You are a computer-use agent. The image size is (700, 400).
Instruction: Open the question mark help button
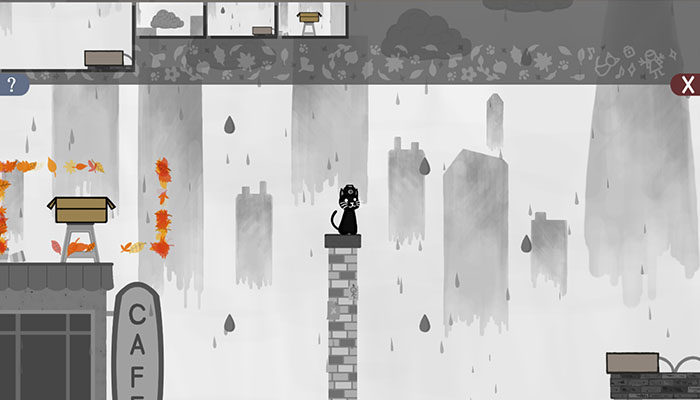pyautogui.click(x=12, y=85)
